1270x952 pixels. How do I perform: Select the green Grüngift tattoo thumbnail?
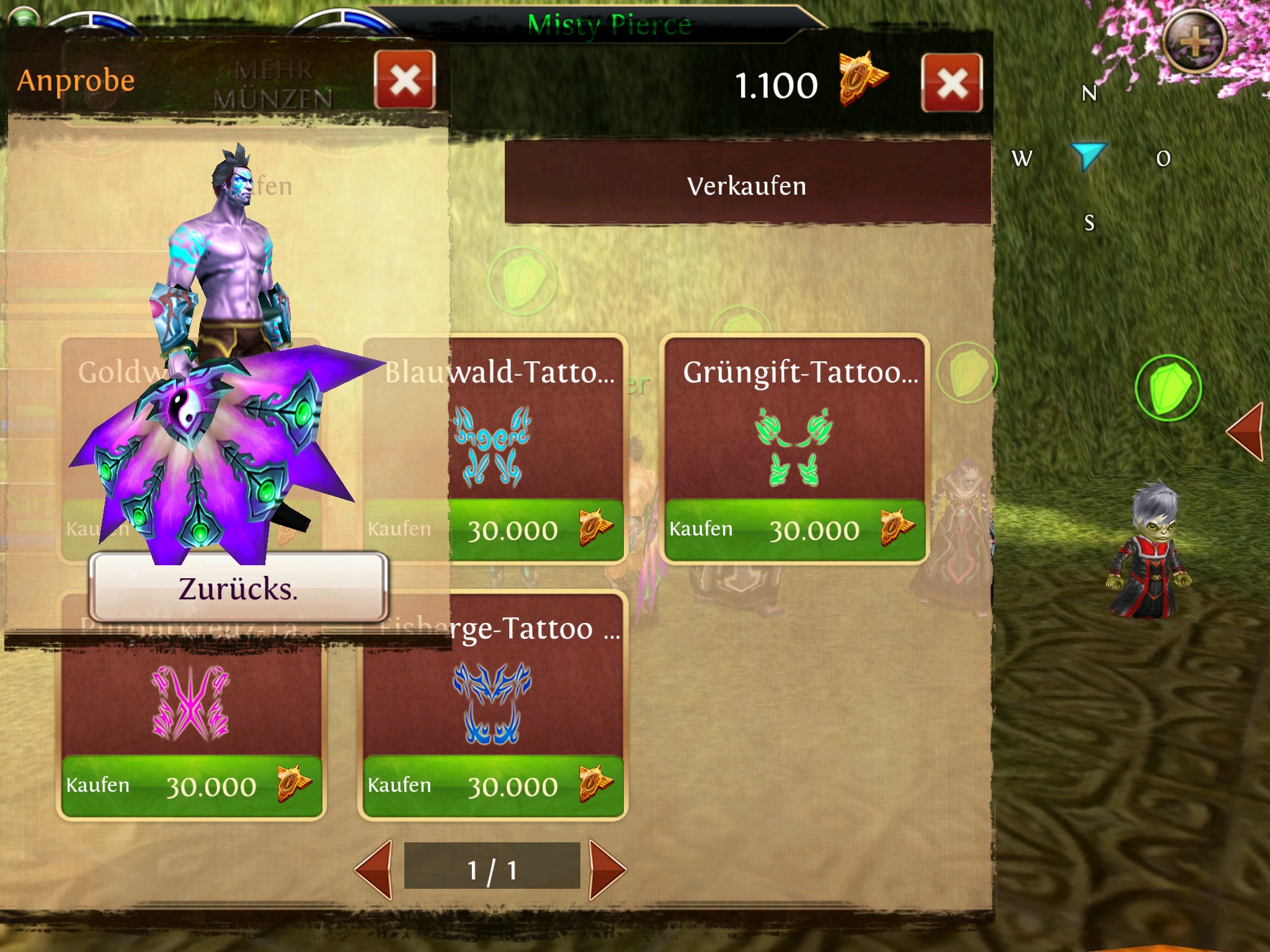coord(794,447)
